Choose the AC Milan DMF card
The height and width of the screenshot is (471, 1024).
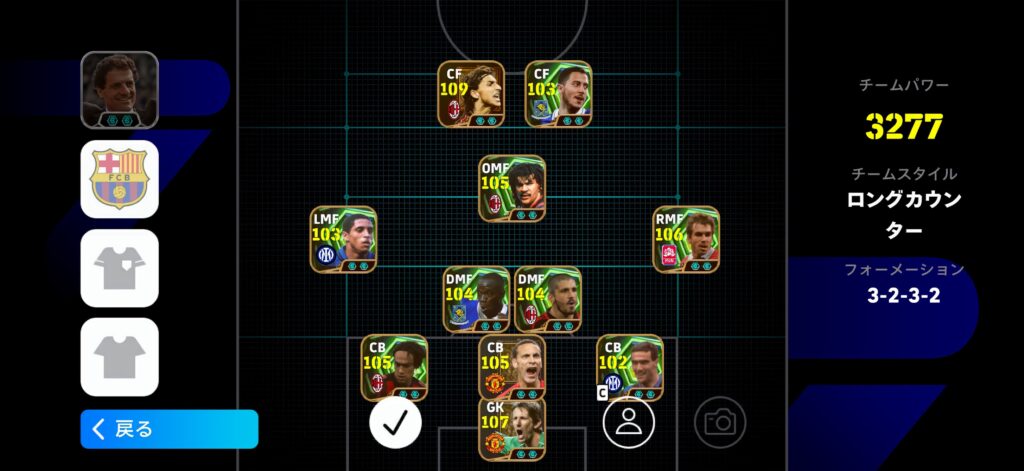pyautogui.click(x=548, y=298)
